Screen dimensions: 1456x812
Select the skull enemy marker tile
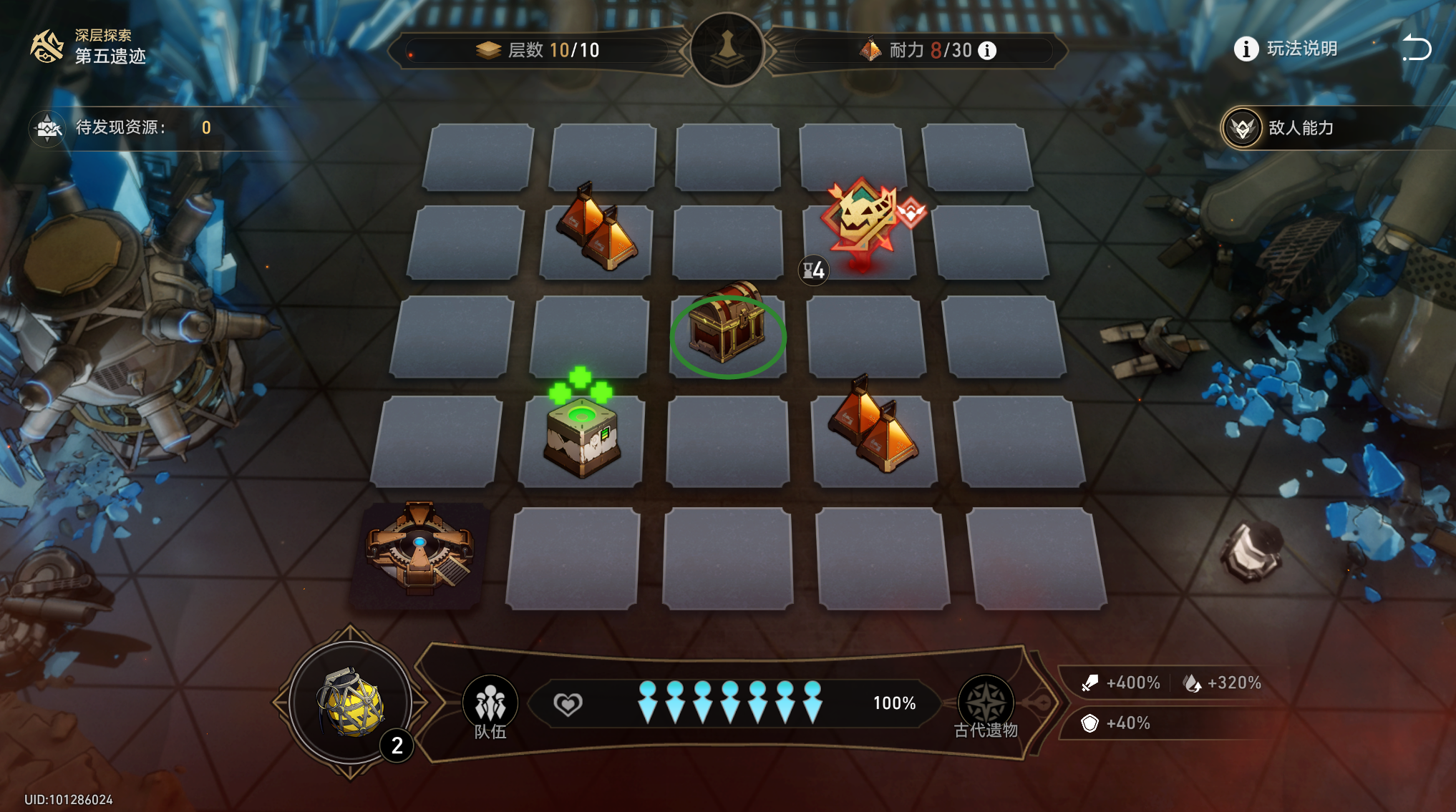[x=862, y=220]
